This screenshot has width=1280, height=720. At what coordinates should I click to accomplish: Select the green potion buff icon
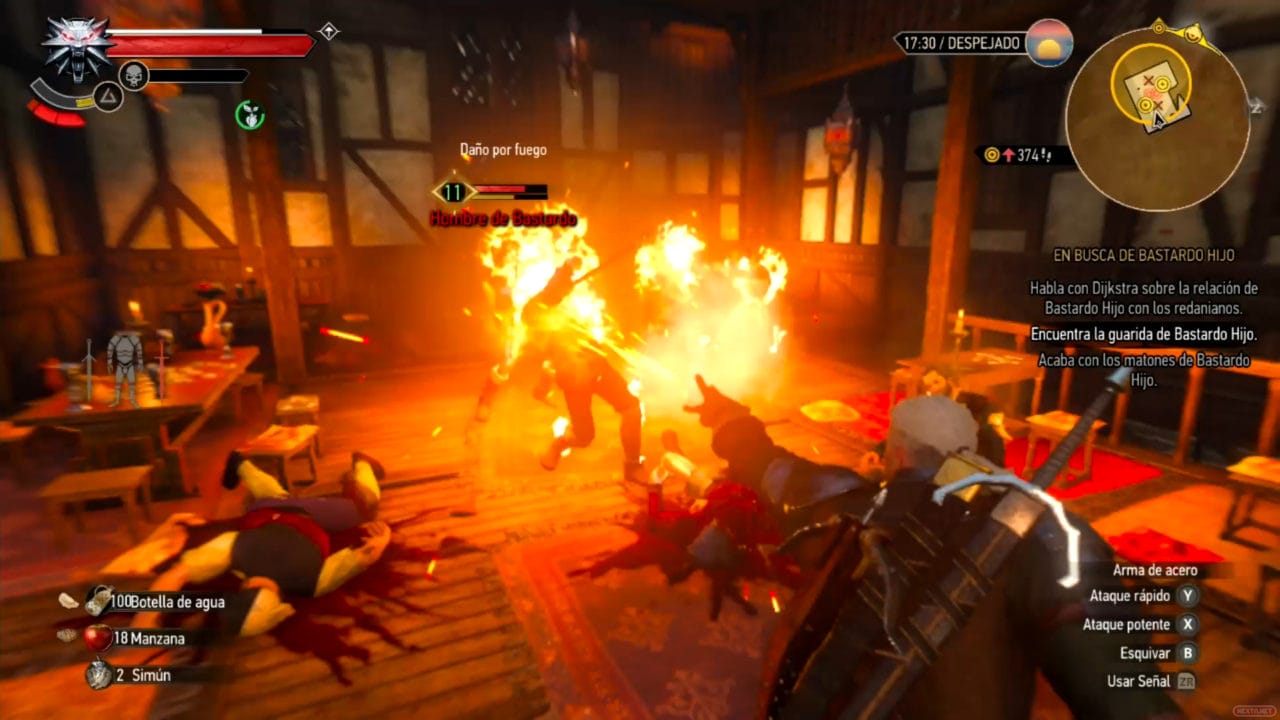click(250, 114)
